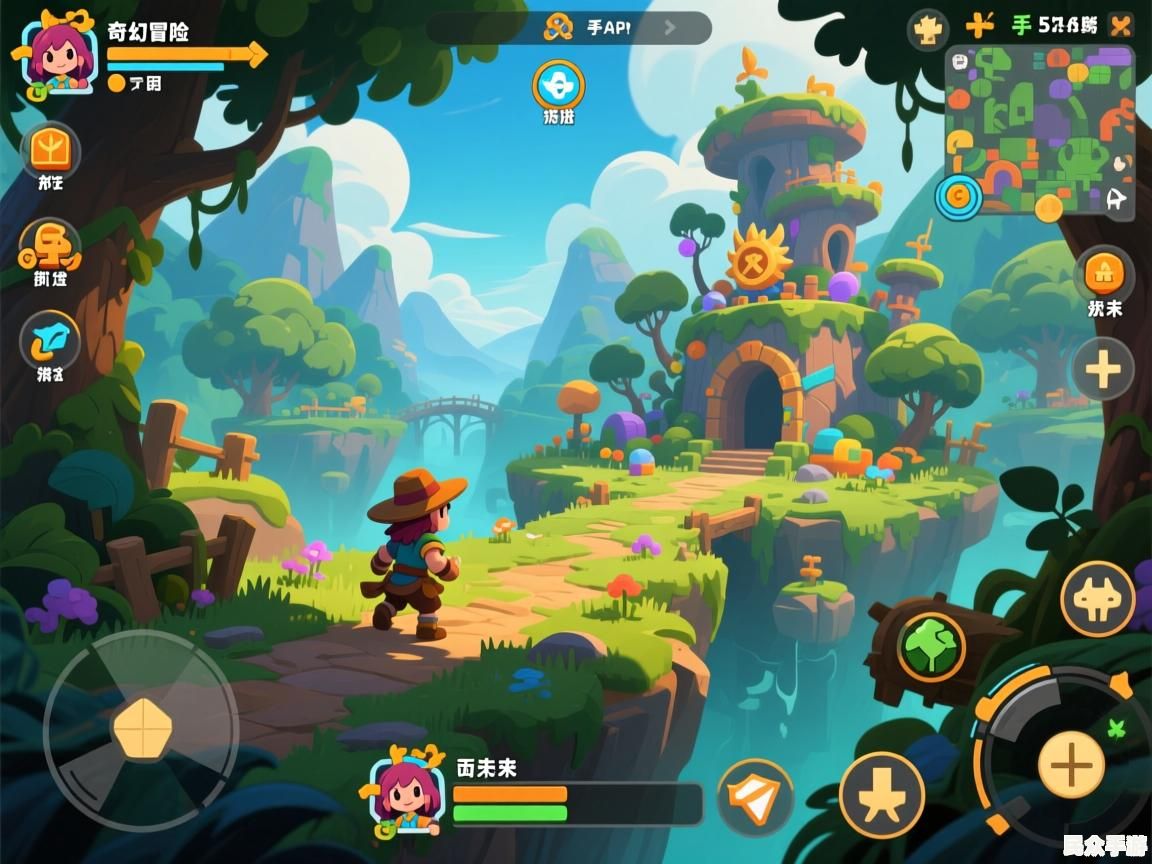
Task: Select the character portrait beside the orange and green bars
Action: 406,790
